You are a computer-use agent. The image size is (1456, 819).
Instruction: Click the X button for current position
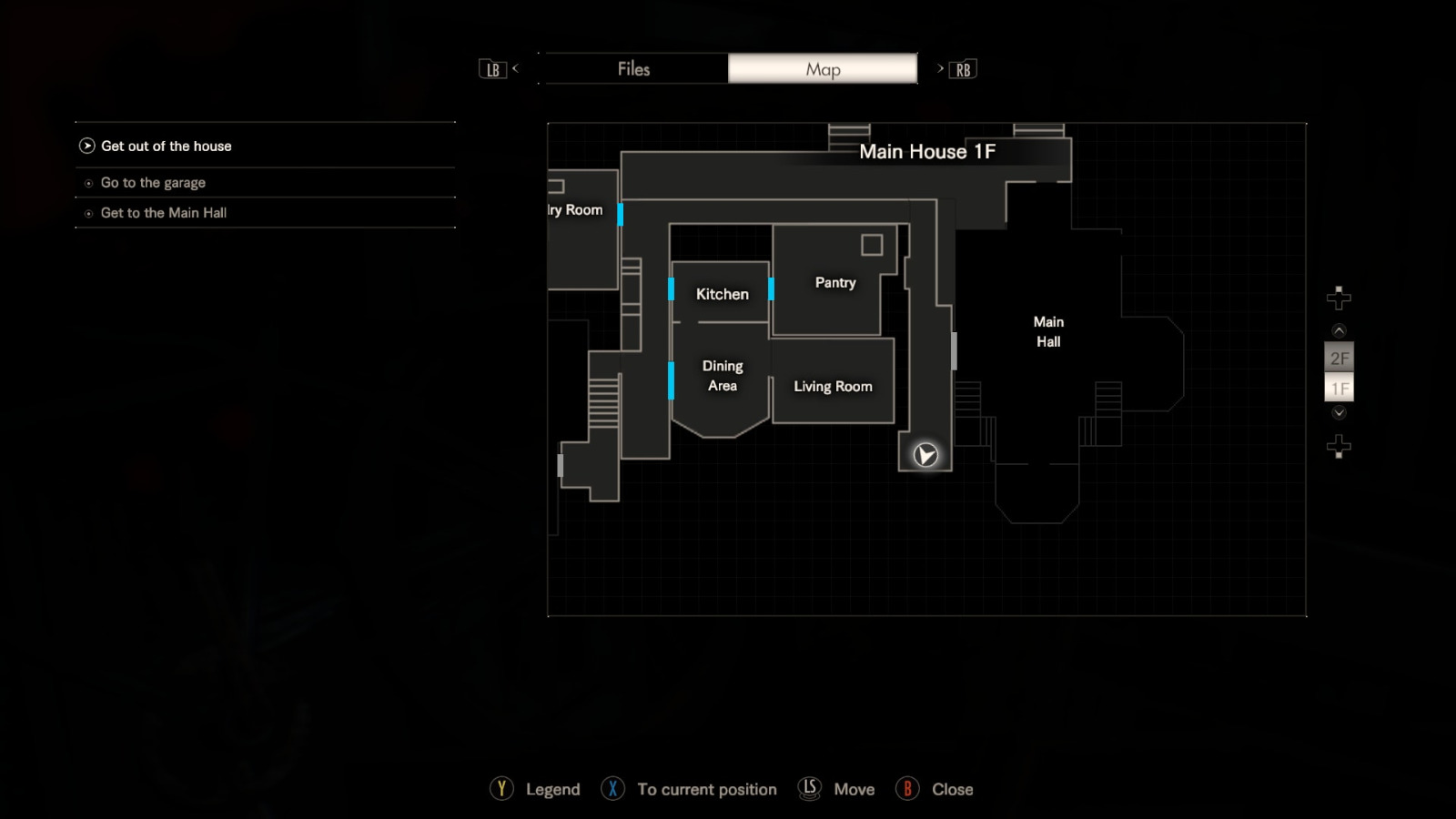pyautogui.click(x=613, y=789)
